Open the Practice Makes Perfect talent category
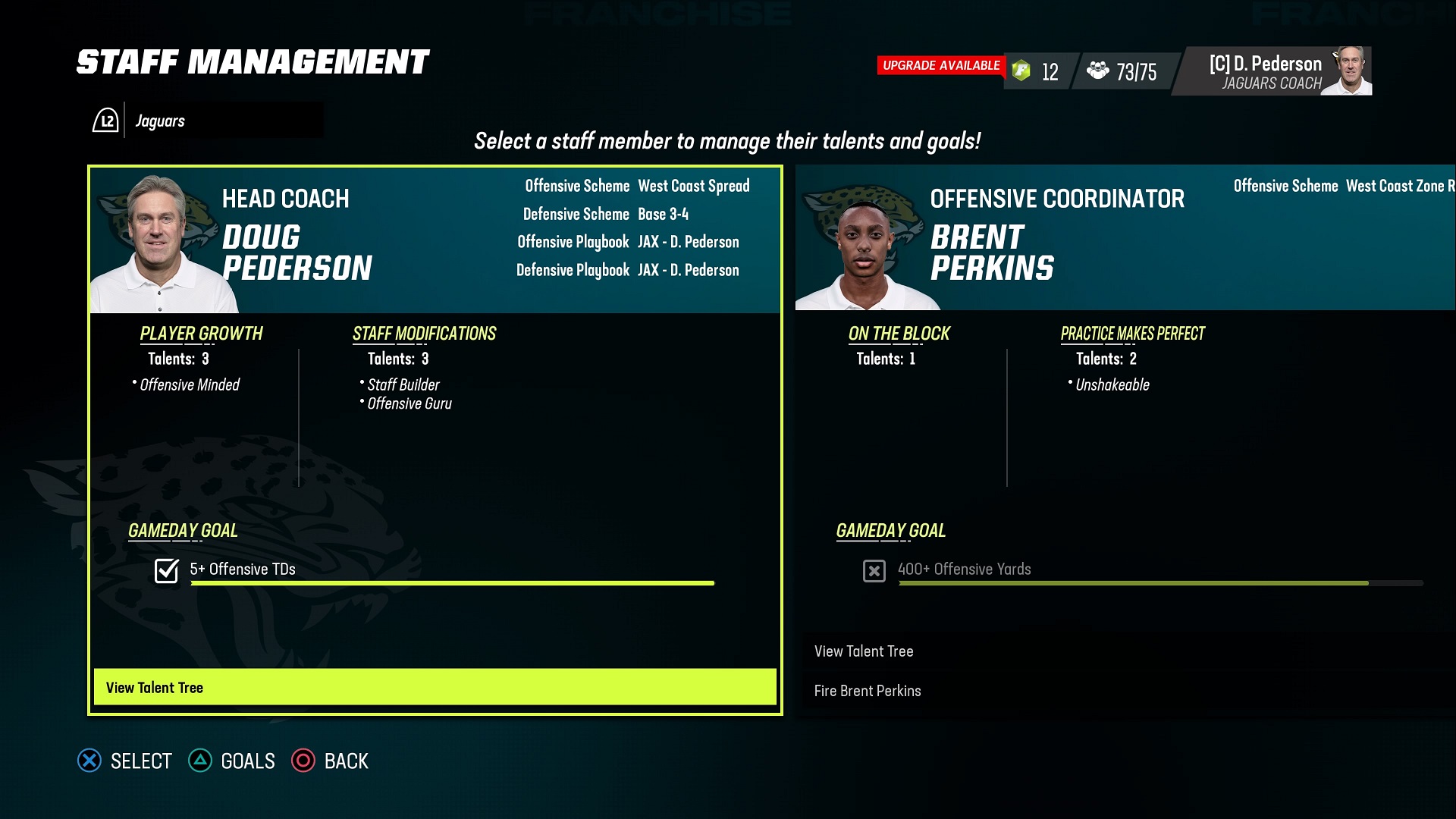Image resolution: width=1456 pixels, height=819 pixels. 1132,334
